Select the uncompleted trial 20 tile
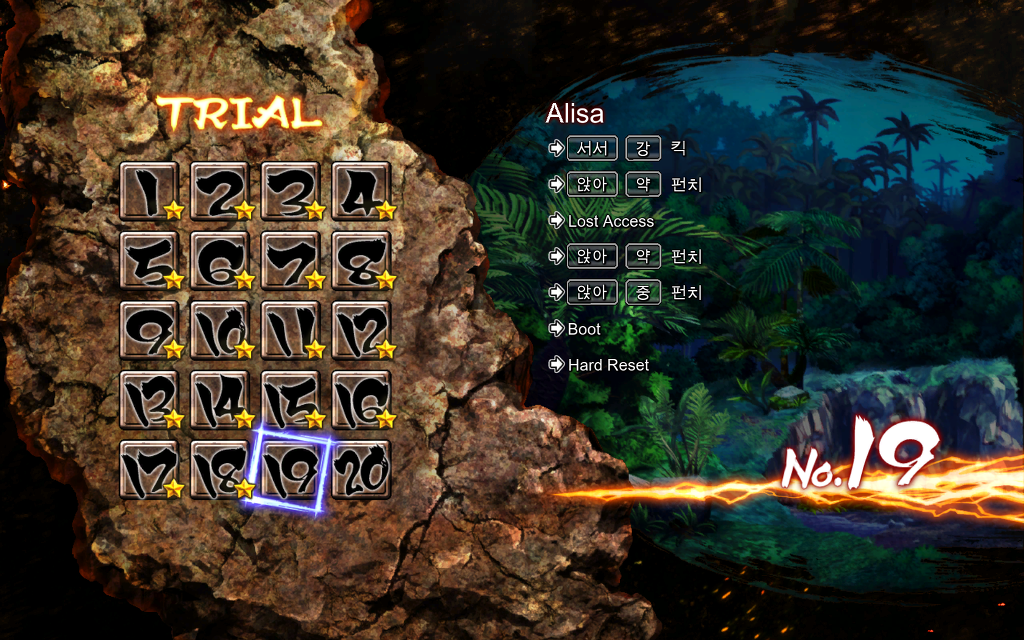The width and height of the screenshot is (1024, 640). pos(361,469)
